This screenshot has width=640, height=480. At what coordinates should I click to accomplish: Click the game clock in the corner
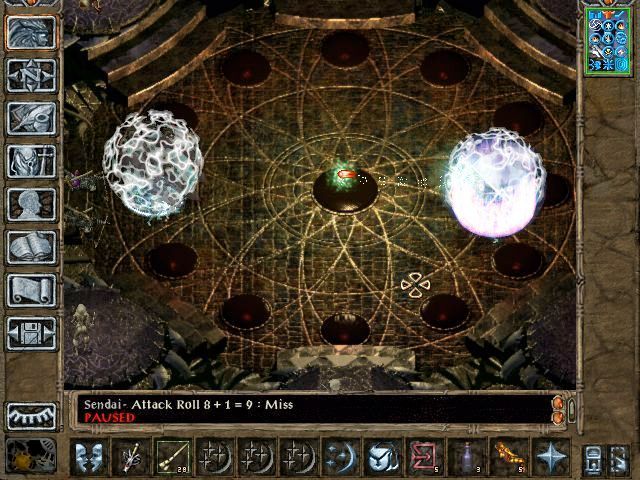[x=31, y=457]
